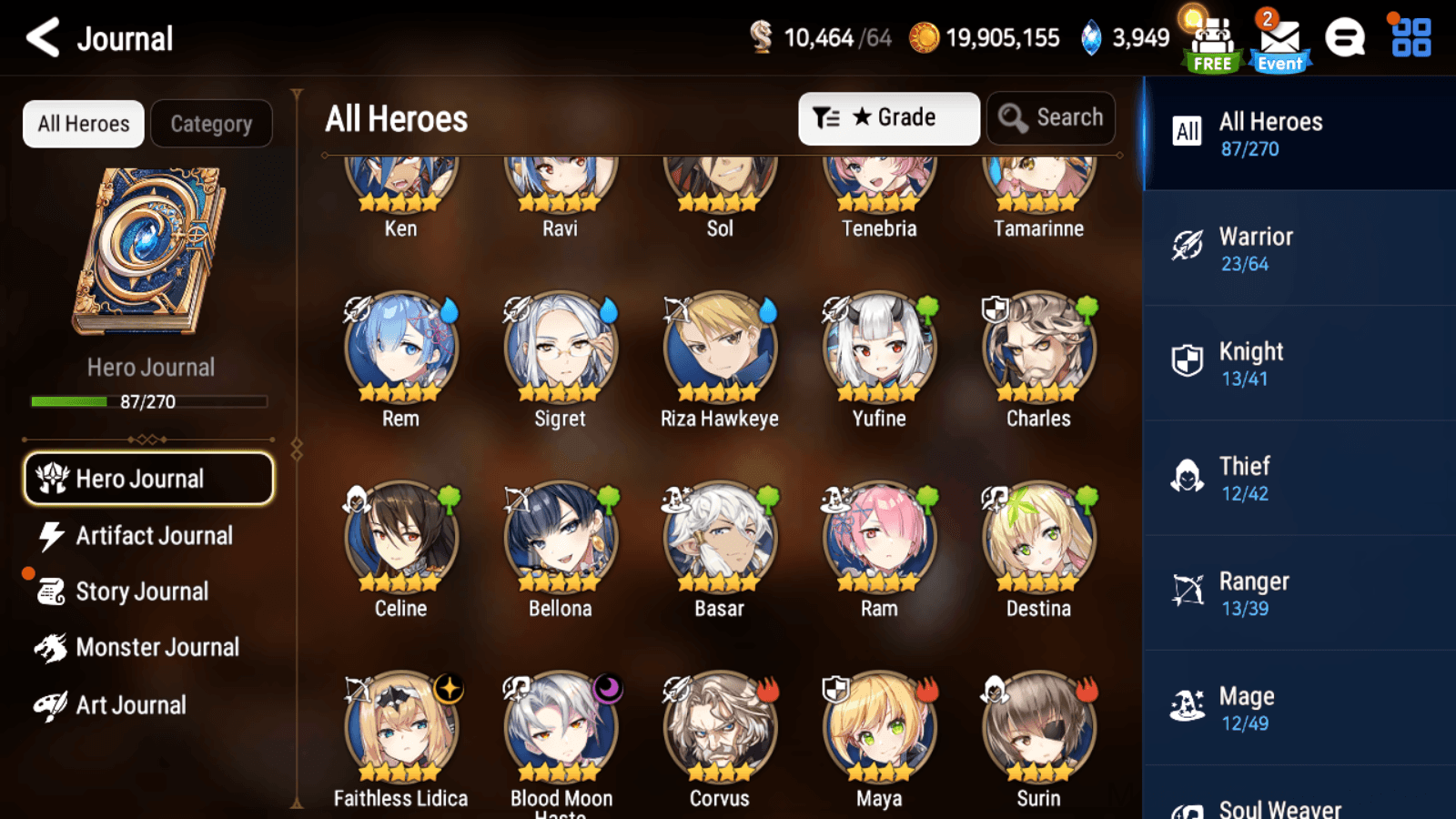Viewport: 1456px width, 819px height.
Task: Open the hero Search
Action: tap(1051, 117)
